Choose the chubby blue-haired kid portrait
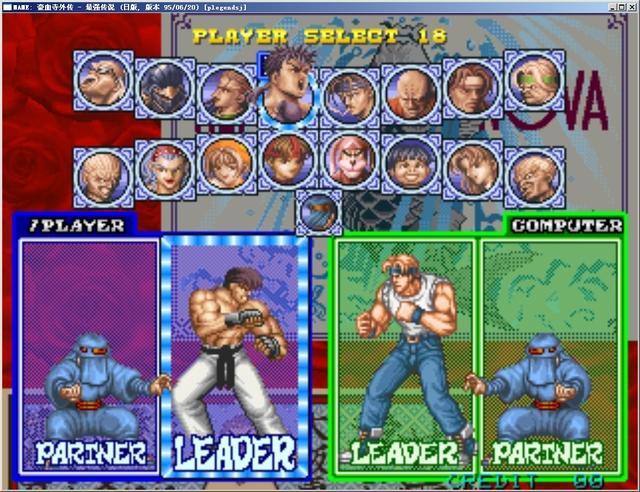Viewport: 640px width, 492px height. 411,163
